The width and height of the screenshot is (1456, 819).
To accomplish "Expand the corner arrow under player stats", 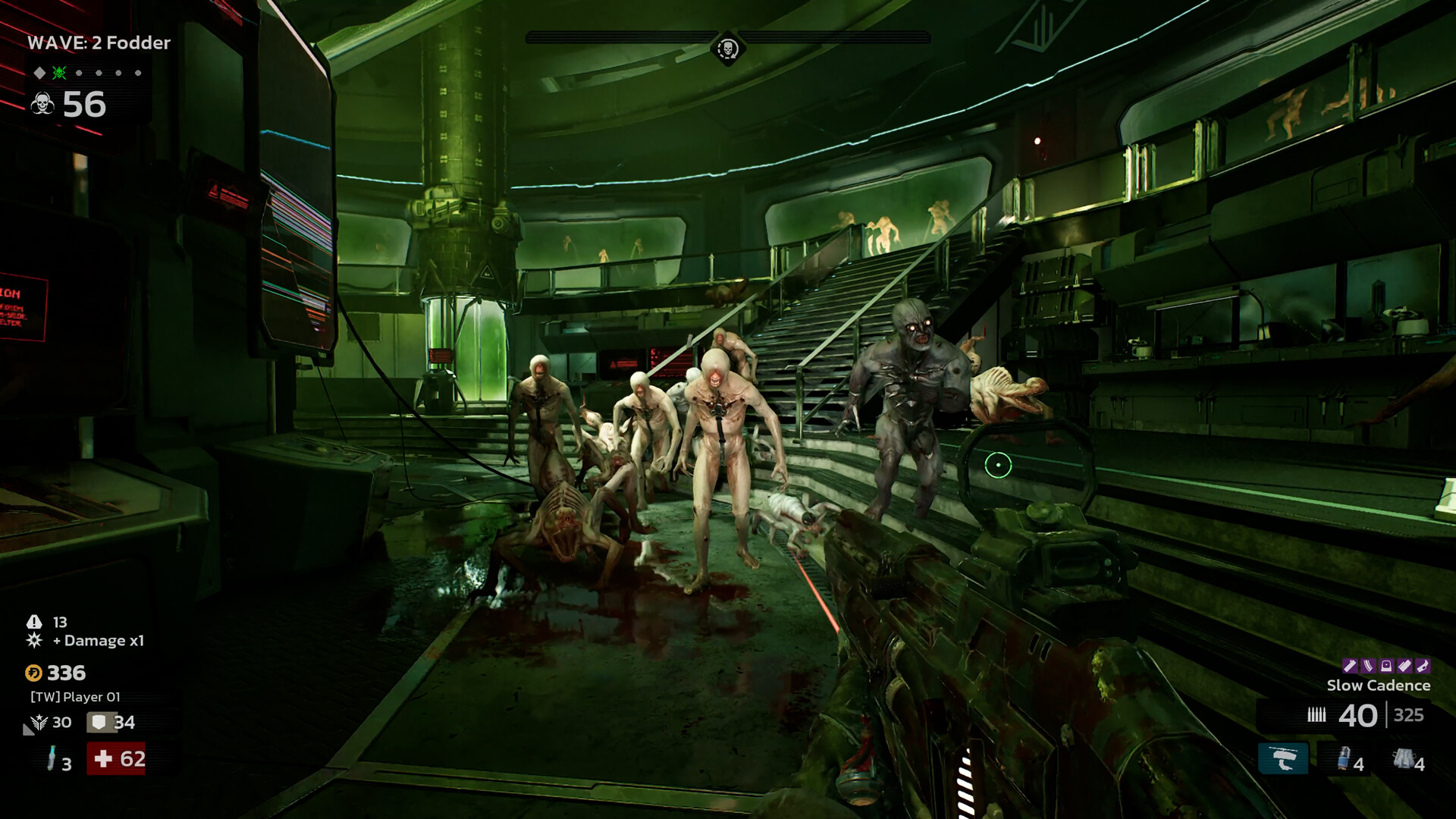I will pyautogui.click(x=27, y=729).
